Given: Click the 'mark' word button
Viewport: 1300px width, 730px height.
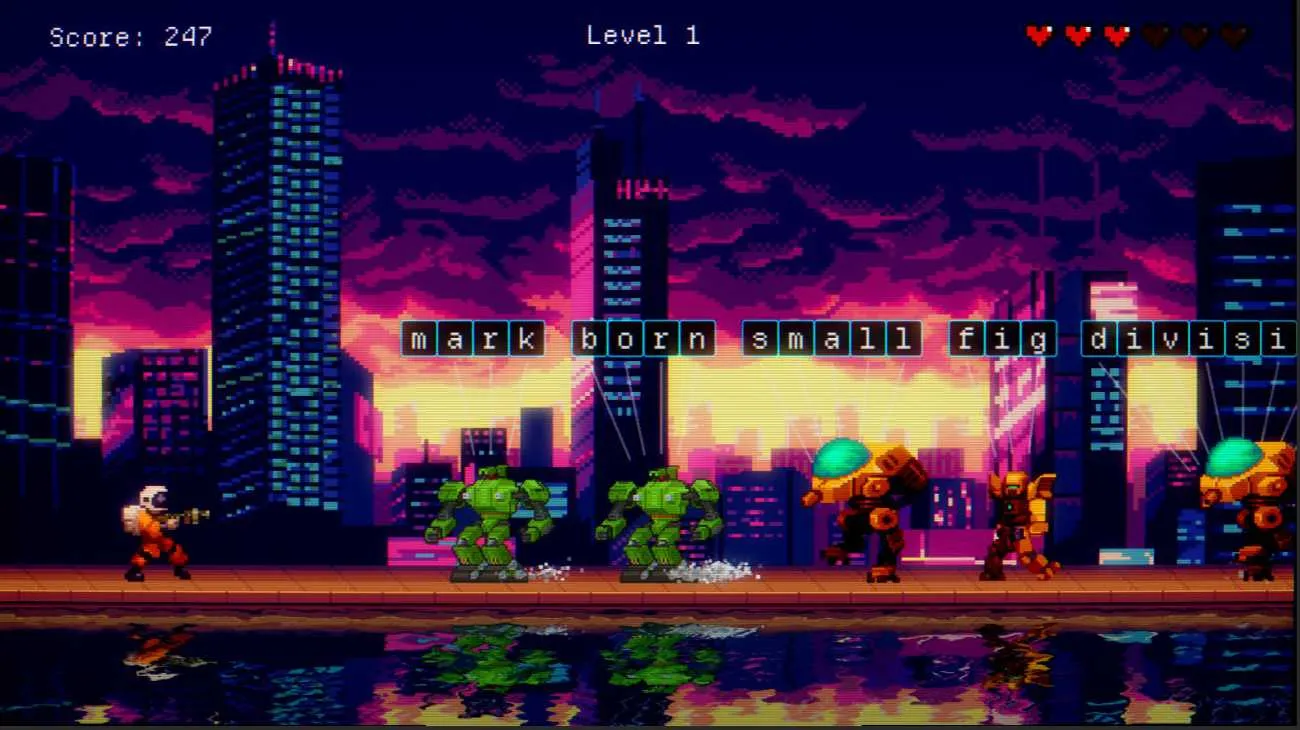Looking at the screenshot, I should click(x=471, y=339).
